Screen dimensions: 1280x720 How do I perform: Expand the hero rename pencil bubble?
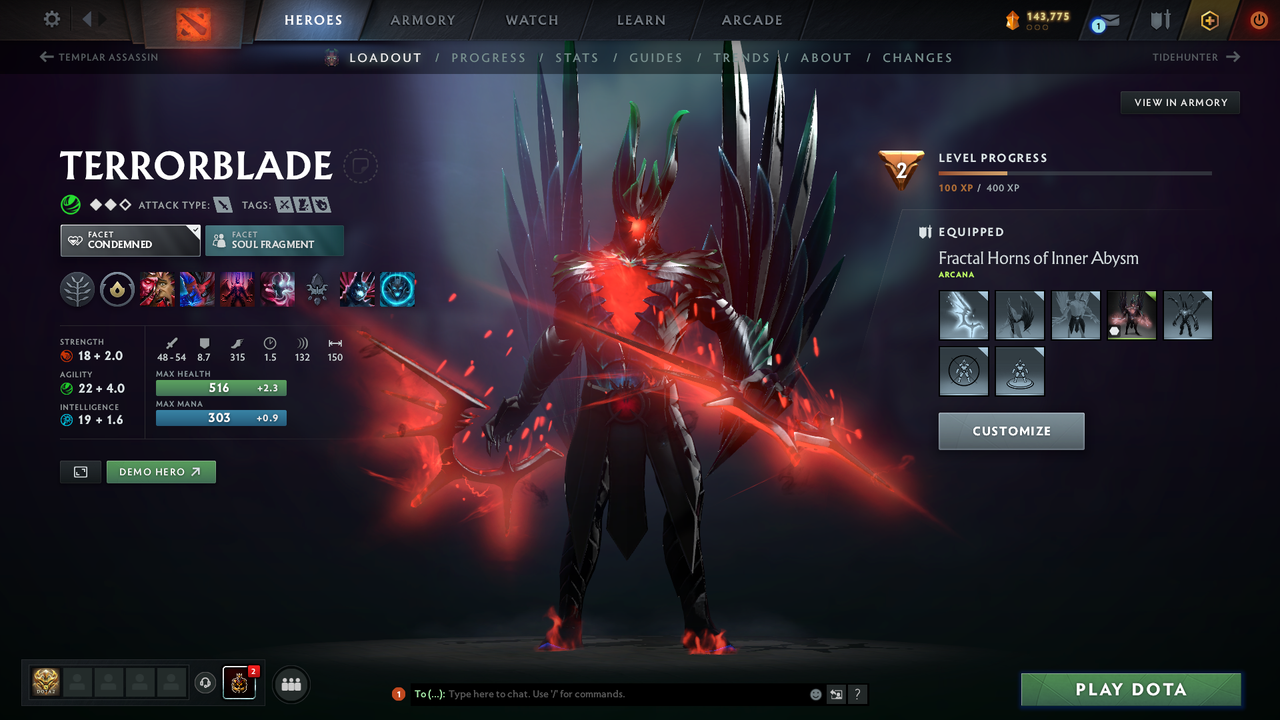[360, 166]
